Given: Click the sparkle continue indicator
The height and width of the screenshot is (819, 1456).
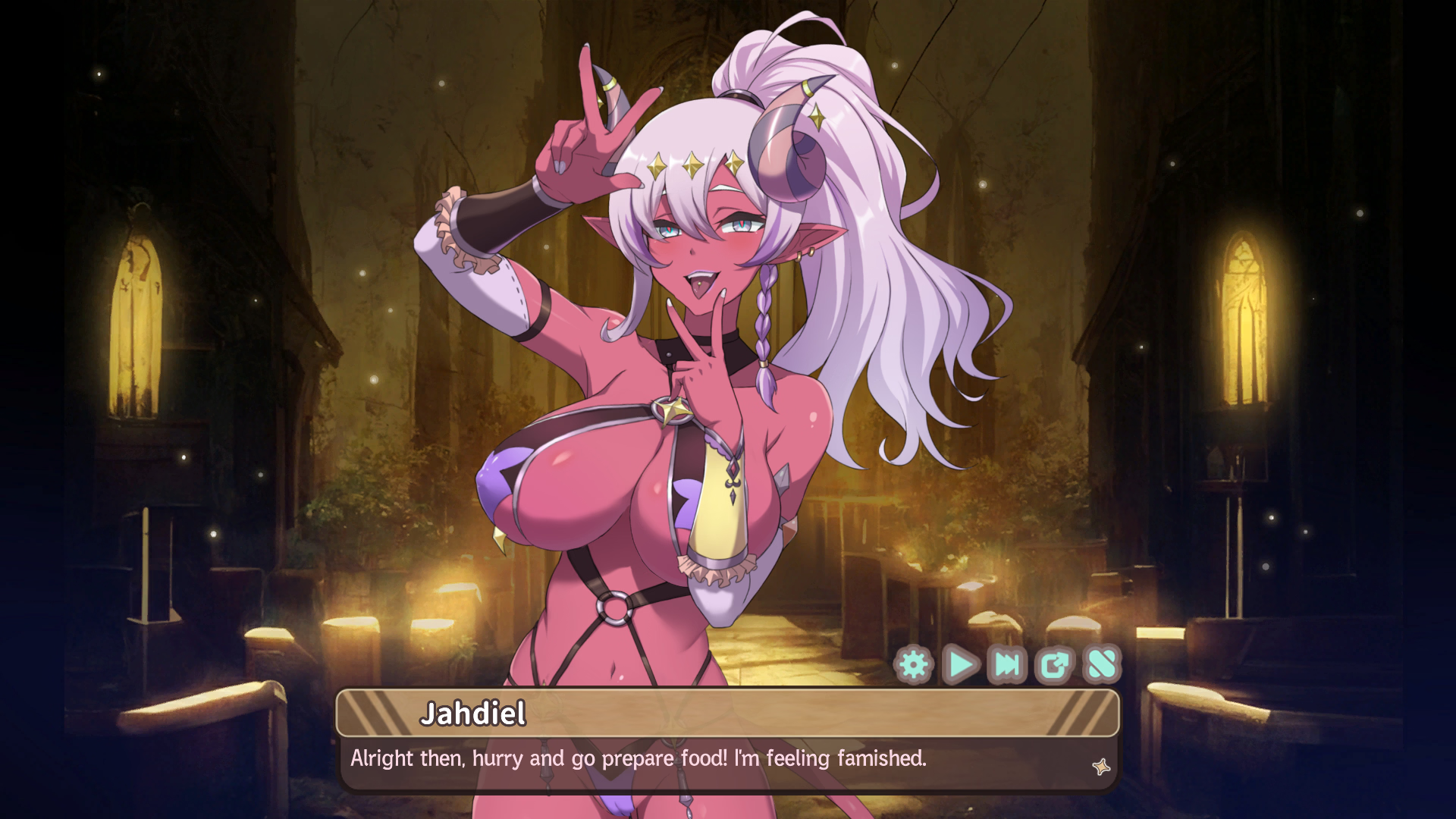Looking at the screenshot, I should [1101, 767].
